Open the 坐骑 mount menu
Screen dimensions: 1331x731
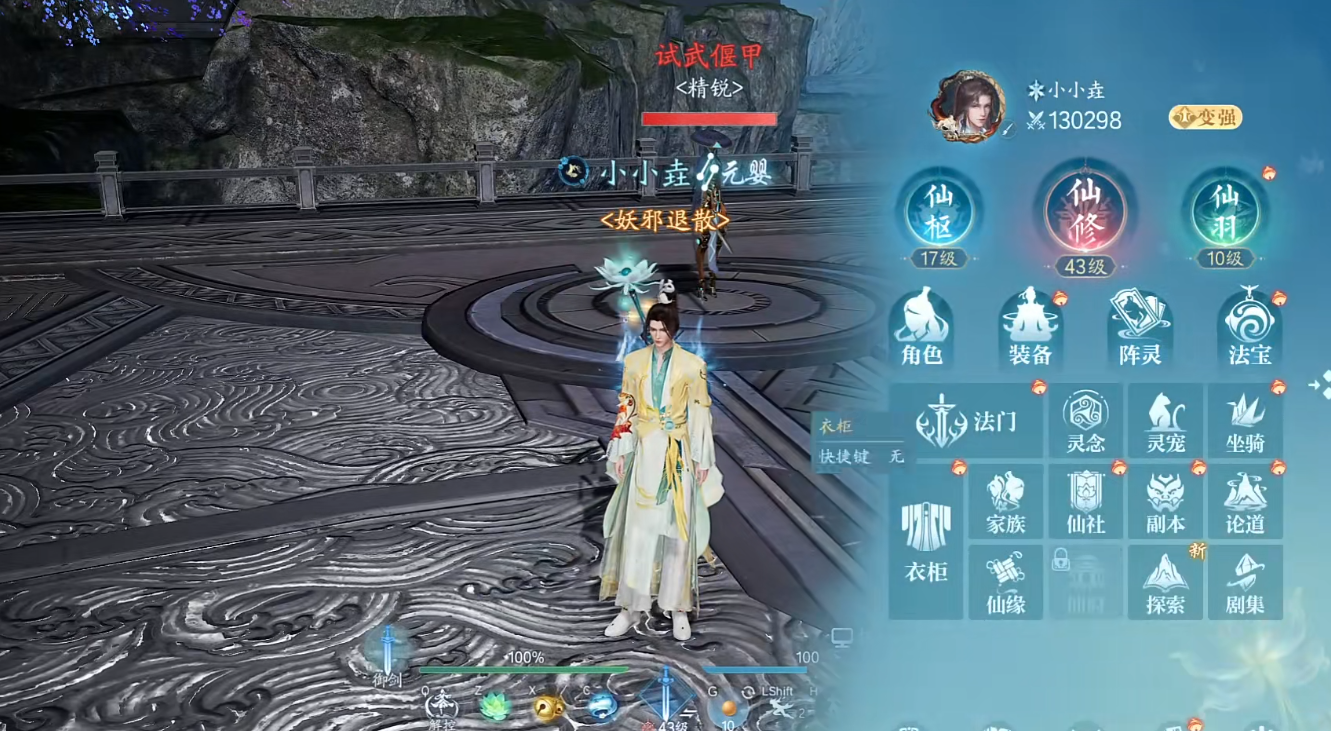click(x=1245, y=421)
